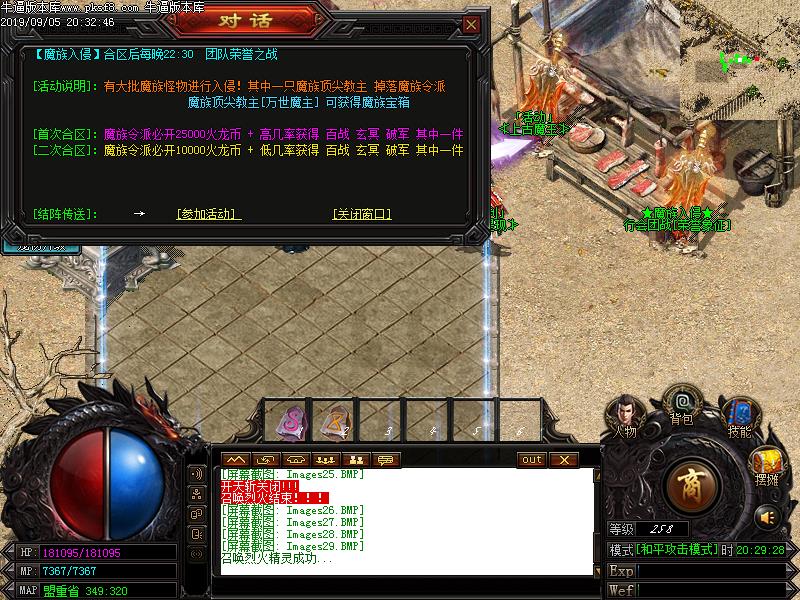The image size is (800, 600).
Task: Close the chat panel with X button
Action: pos(563,460)
